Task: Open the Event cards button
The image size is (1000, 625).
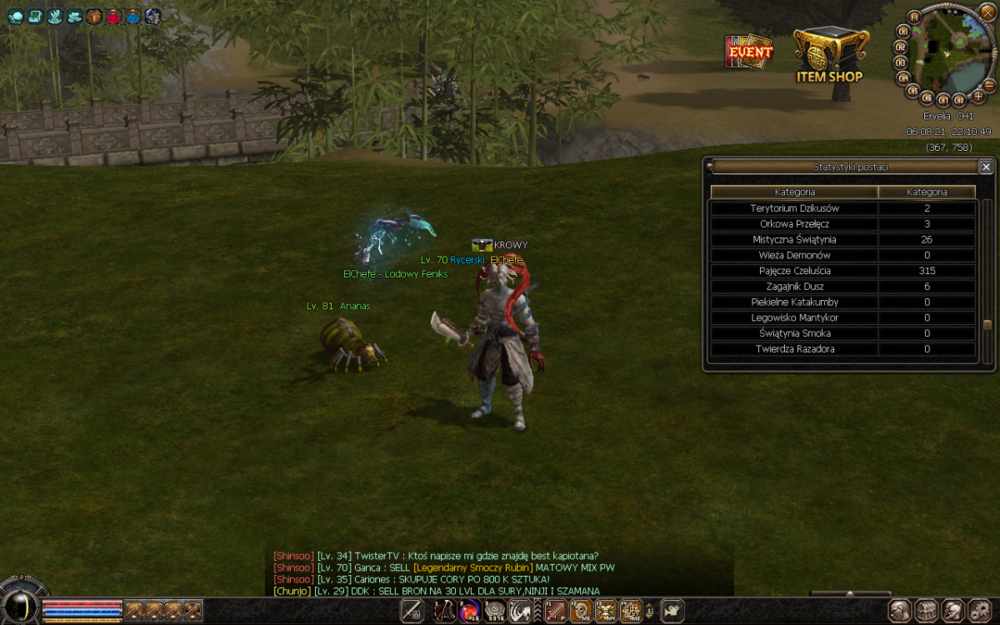Action: click(x=749, y=51)
